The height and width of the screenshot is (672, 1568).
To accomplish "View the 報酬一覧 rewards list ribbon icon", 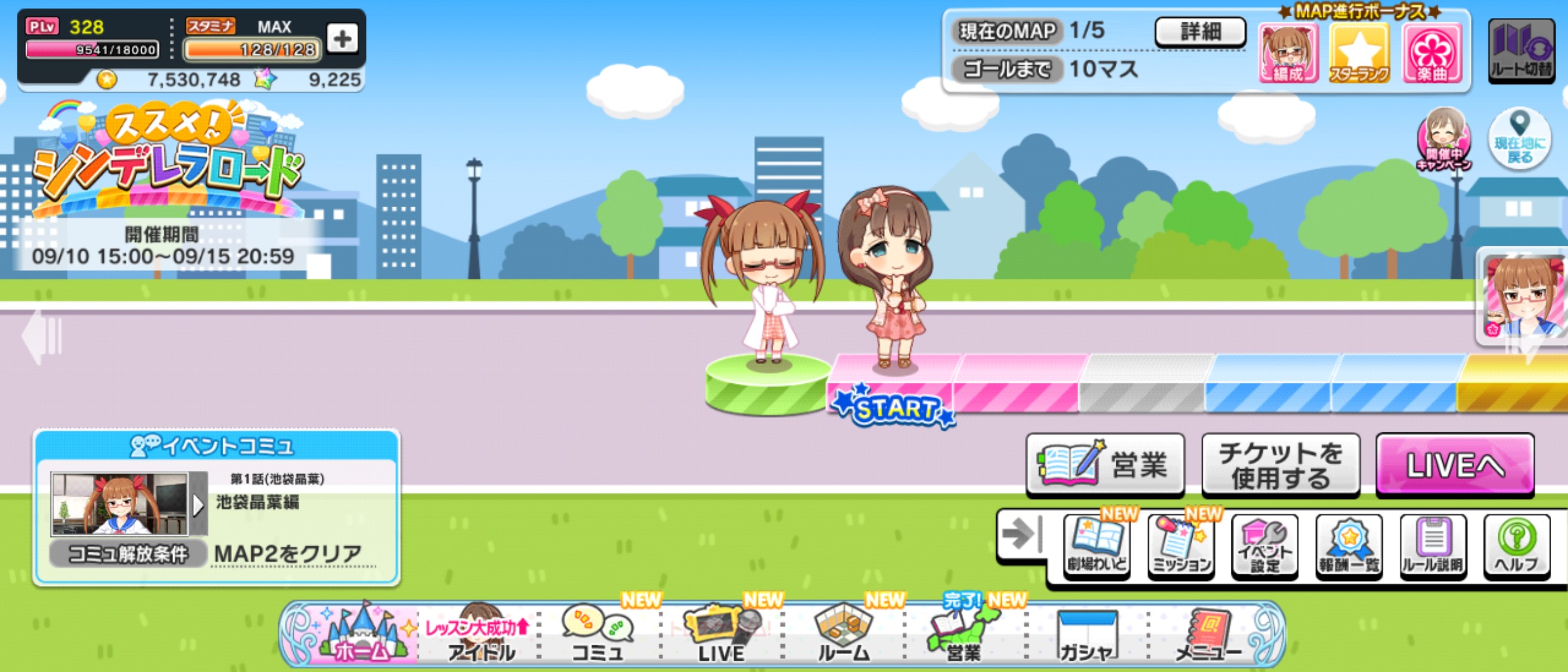I will click(x=1350, y=546).
